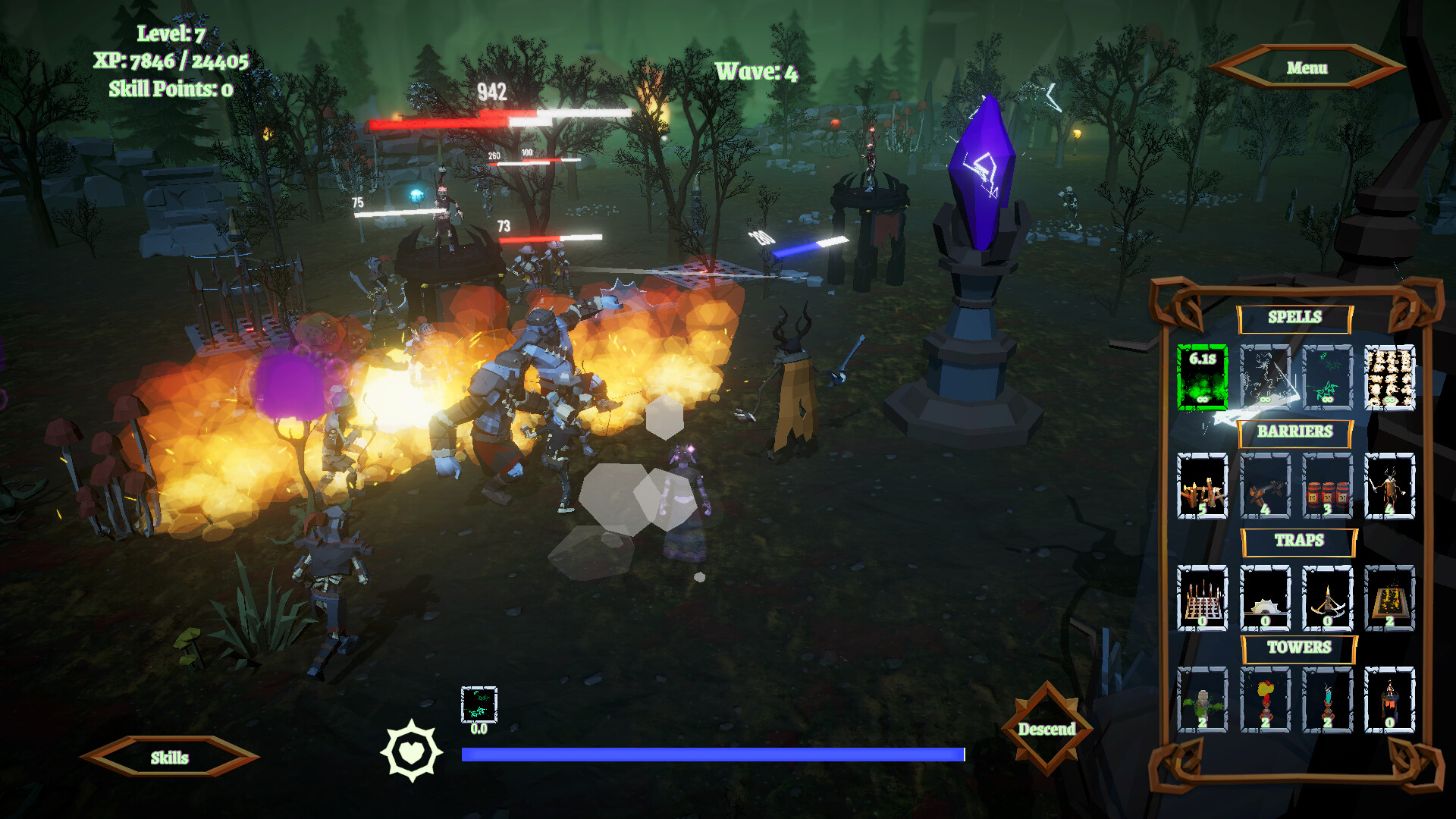Click the heart sun emblem icon
The width and height of the screenshot is (1456, 819).
tap(411, 751)
